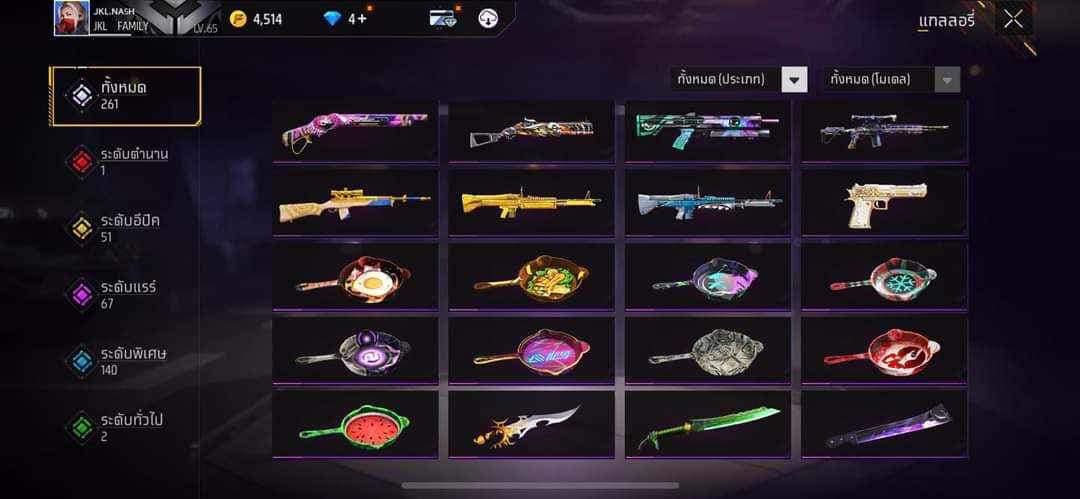
Task: Select the watermelon pan skin
Action: tap(355, 425)
